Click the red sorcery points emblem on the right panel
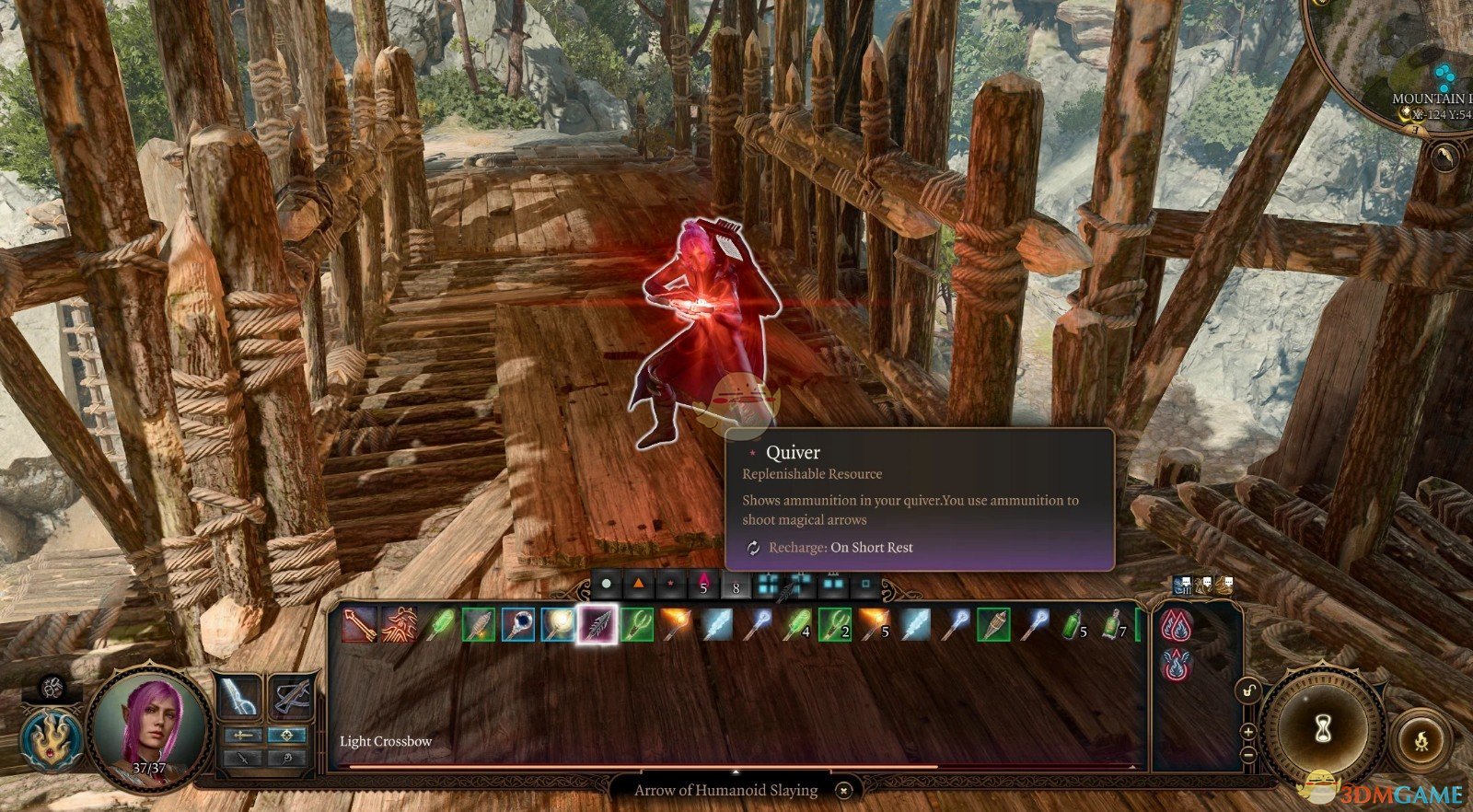This screenshot has height=812, width=1473. tap(1175, 625)
